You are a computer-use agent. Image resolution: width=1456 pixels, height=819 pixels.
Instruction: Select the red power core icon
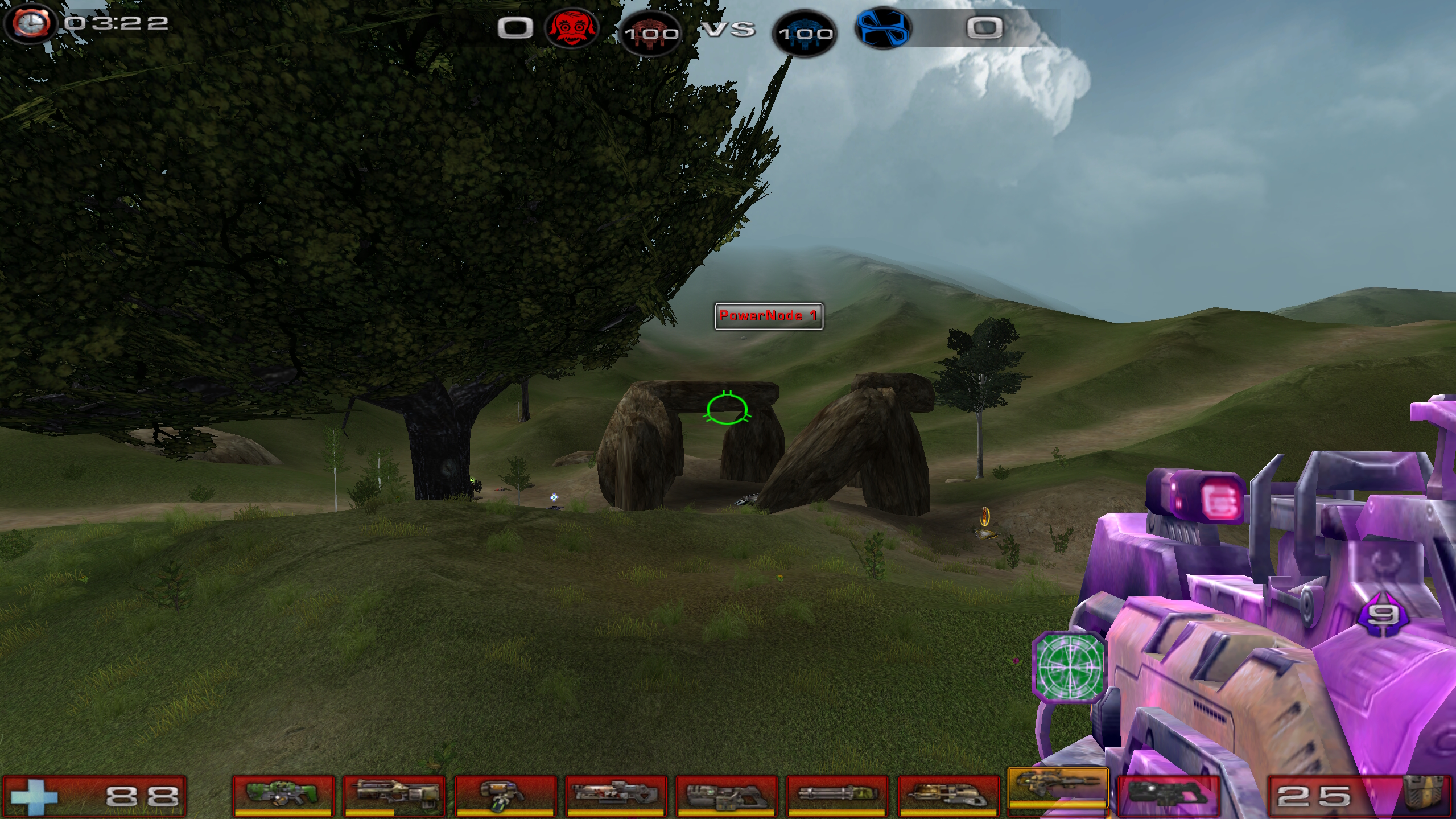[x=650, y=33]
